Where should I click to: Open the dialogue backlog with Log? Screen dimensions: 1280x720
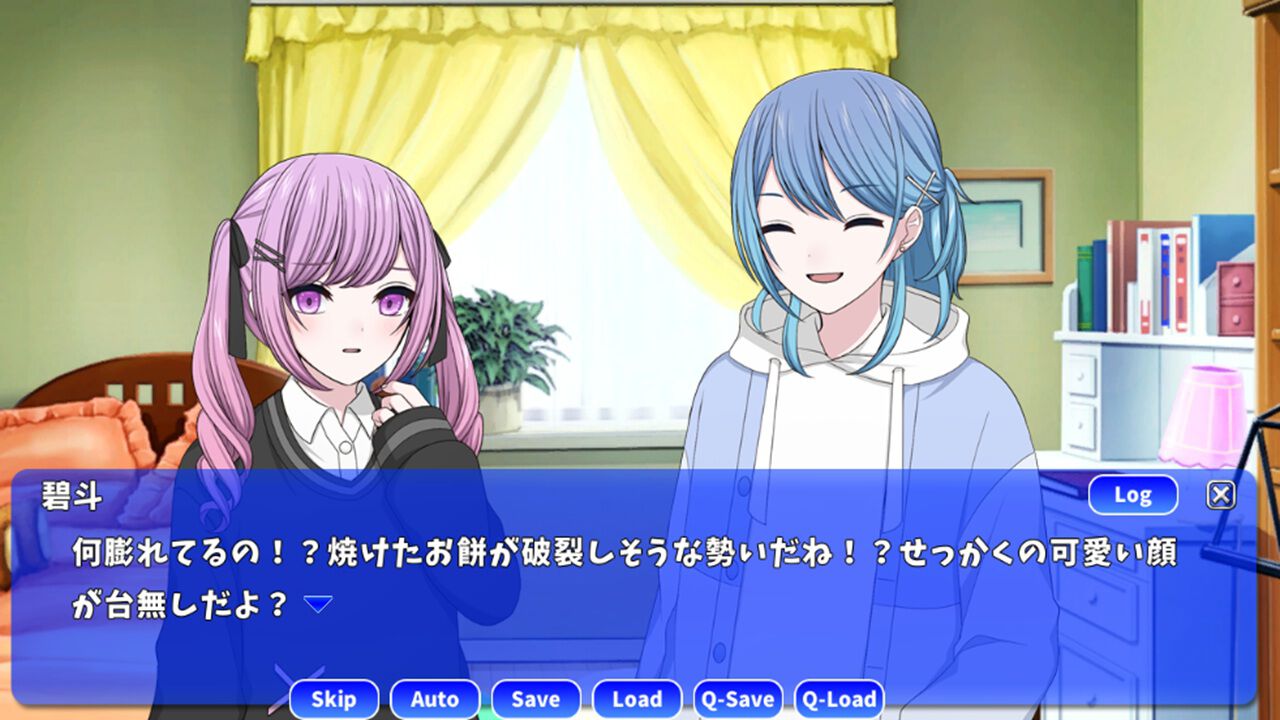(1131, 494)
